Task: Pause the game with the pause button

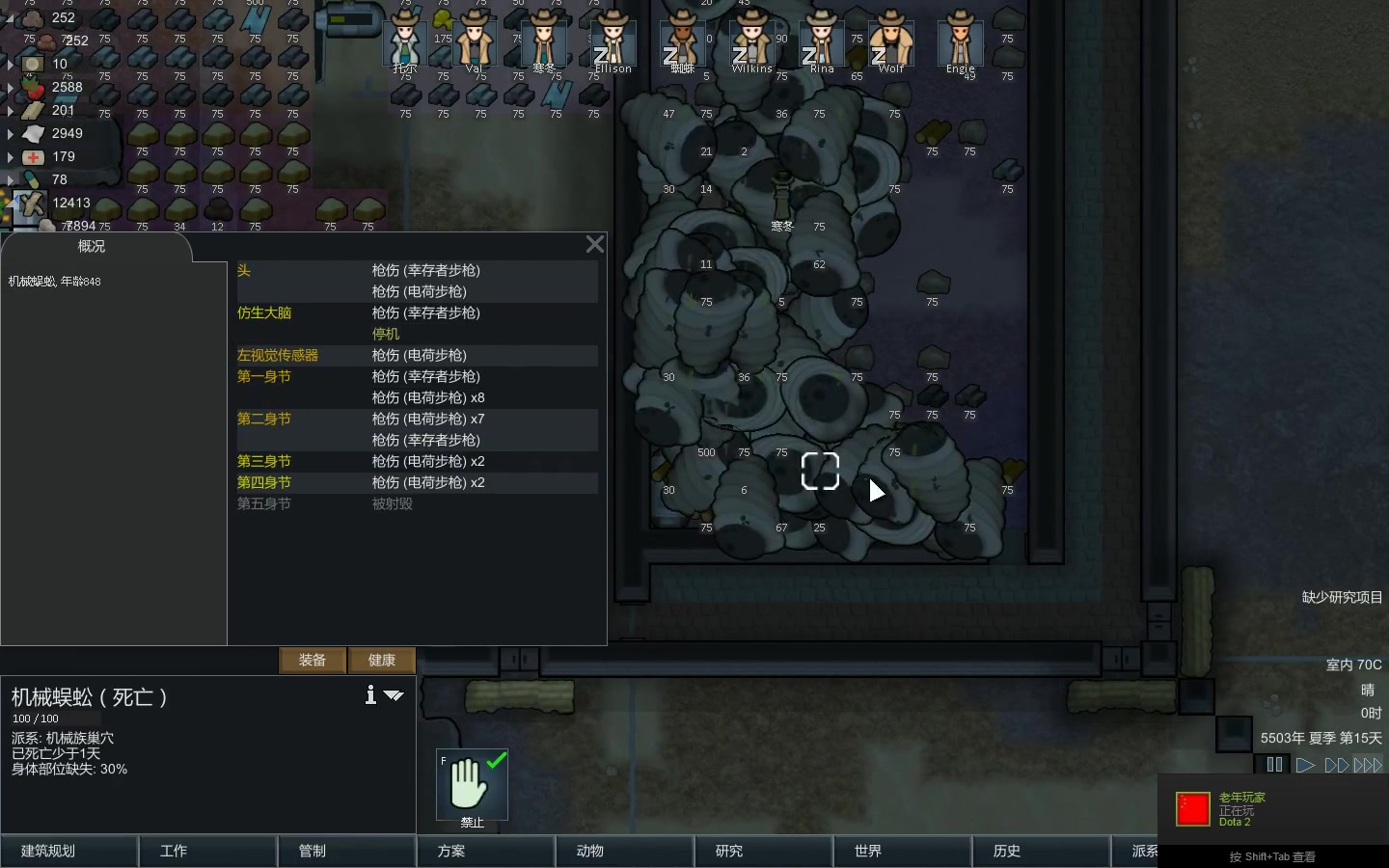Action: [x=1274, y=765]
